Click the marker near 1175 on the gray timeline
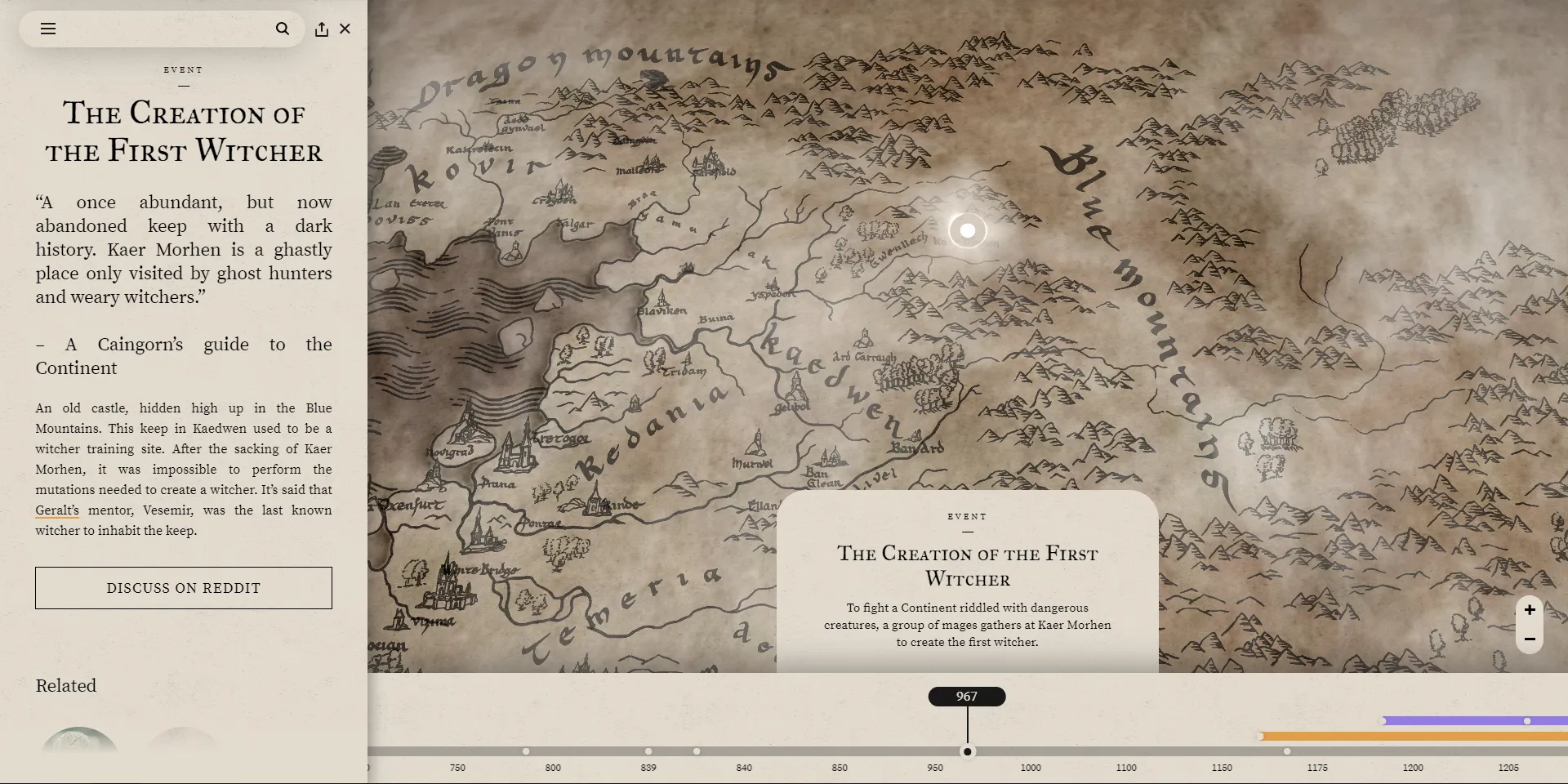This screenshot has height=784, width=1568. coord(1286,751)
